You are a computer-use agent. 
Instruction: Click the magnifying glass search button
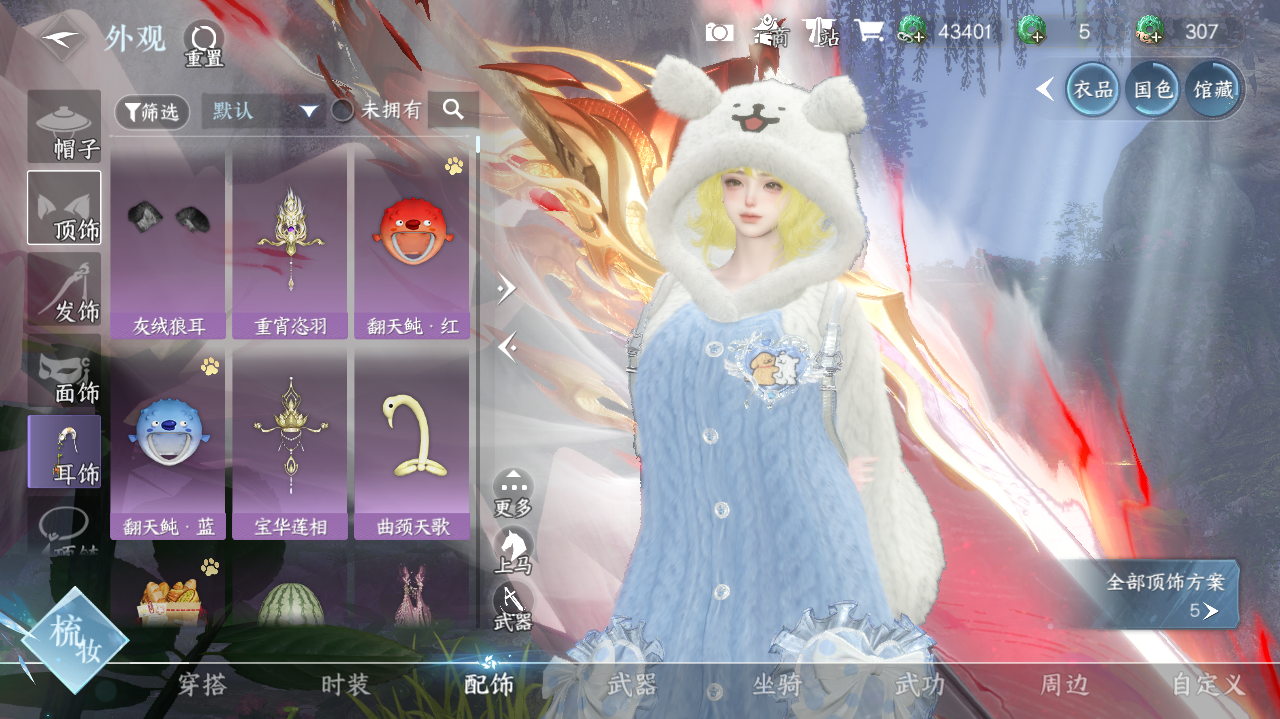click(453, 110)
